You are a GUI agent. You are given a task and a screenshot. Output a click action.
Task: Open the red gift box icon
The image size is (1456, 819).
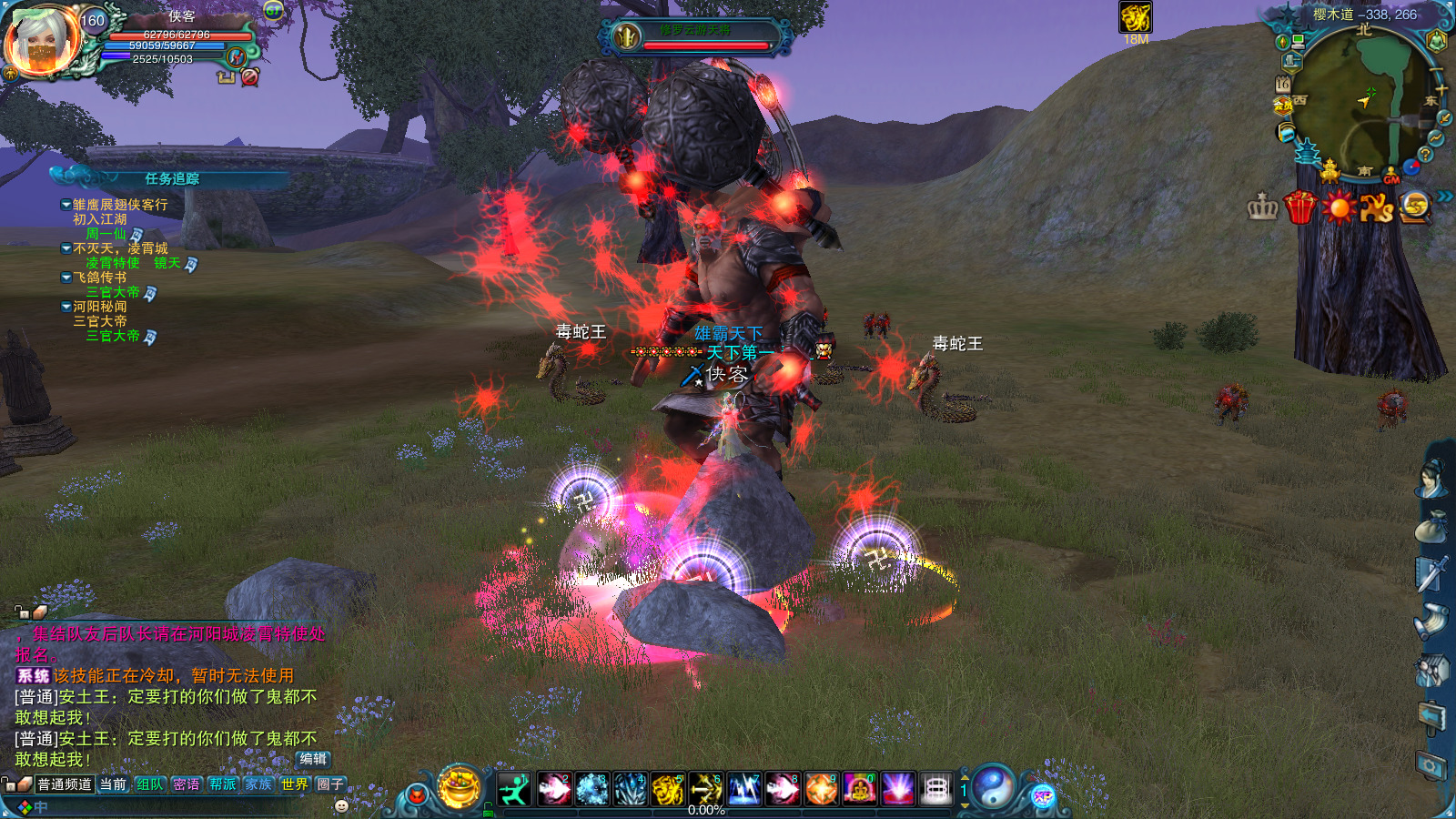click(1300, 207)
